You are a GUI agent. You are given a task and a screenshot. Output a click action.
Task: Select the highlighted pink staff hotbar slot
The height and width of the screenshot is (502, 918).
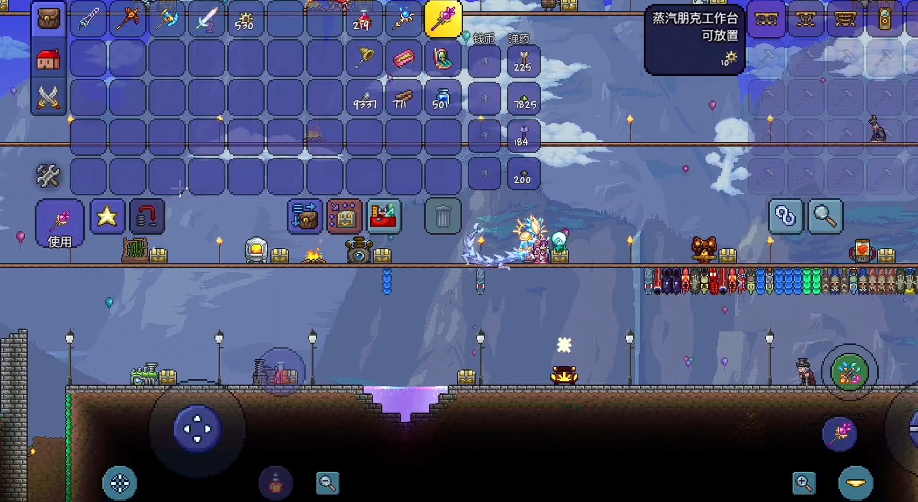click(443, 19)
